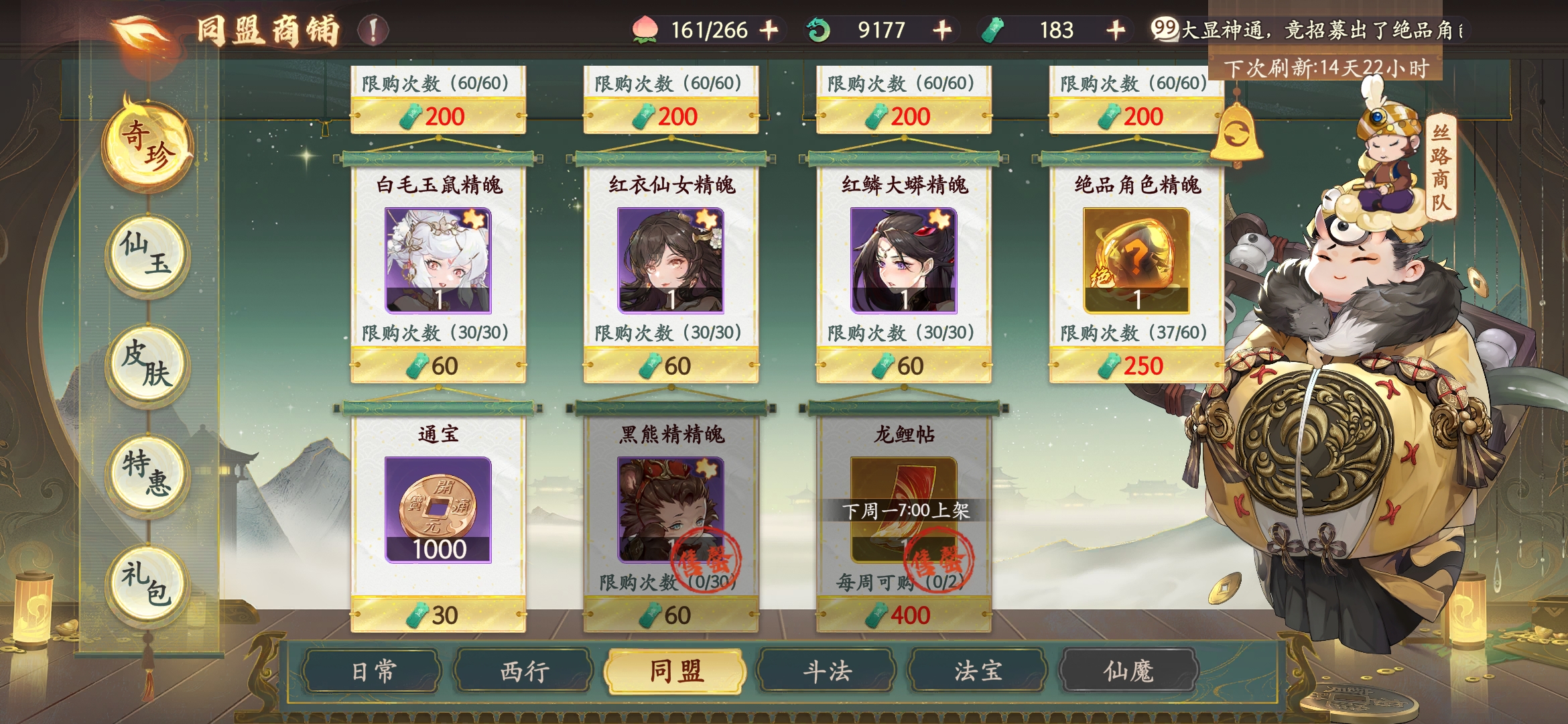Open the shop info exclamation button

373,30
